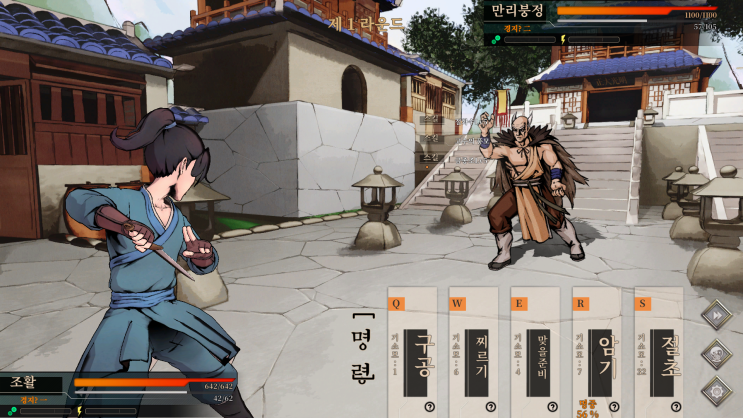The image size is (743, 418).
Task: Click the fast-forward diamond button
Action: [x=716, y=314]
